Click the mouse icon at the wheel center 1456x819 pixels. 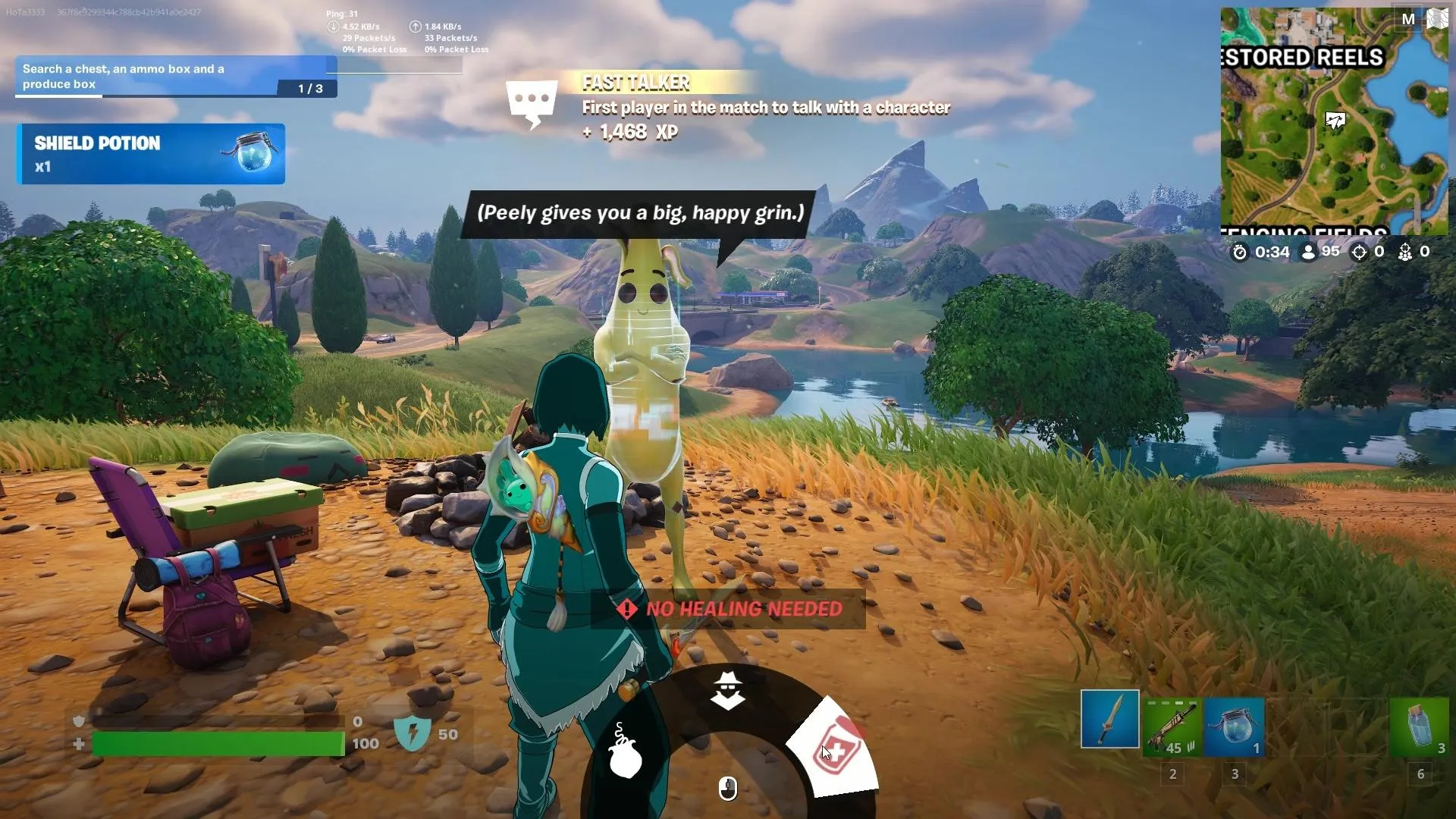(x=728, y=789)
